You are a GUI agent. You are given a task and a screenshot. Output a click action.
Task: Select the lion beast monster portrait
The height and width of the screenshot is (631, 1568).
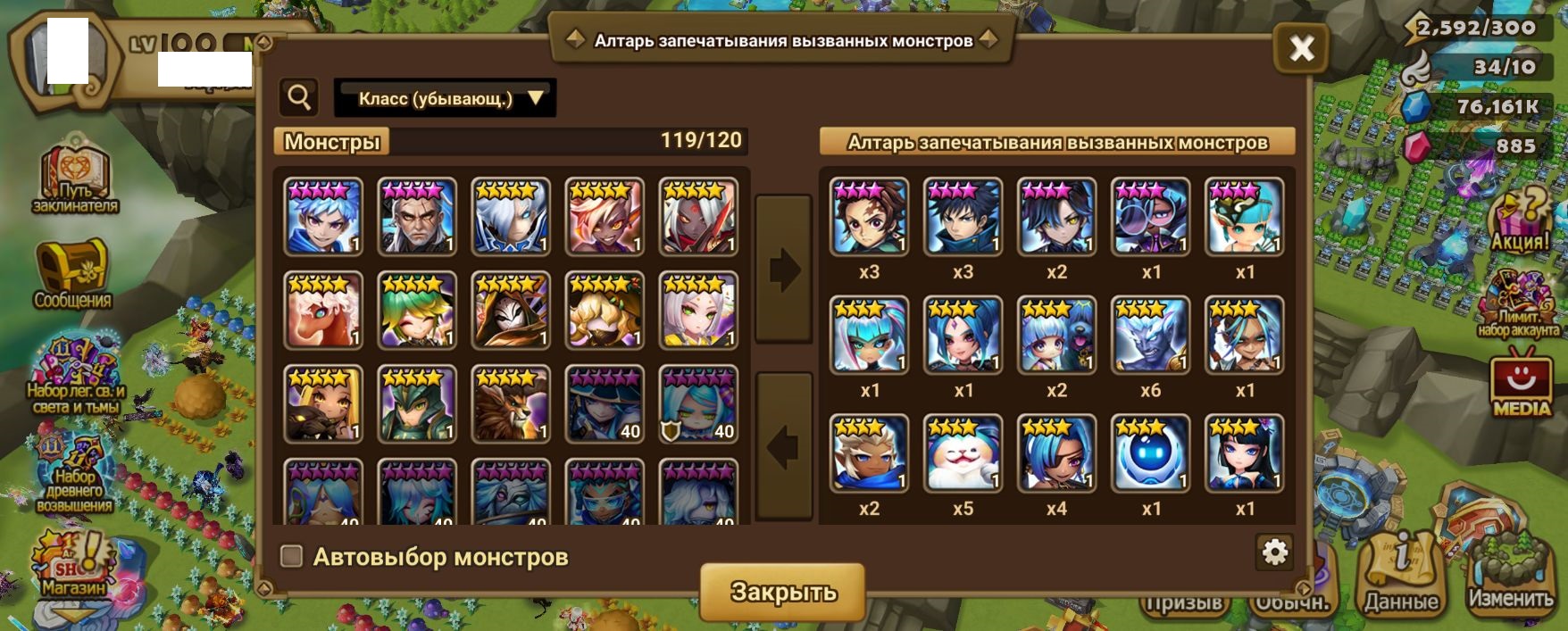pyautogui.click(x=511, y=403)
